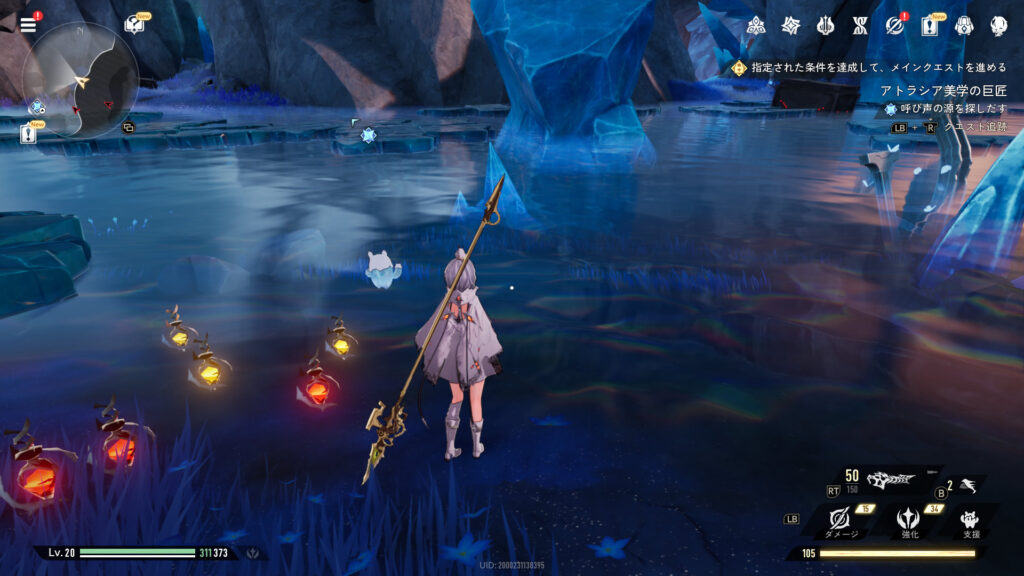Open the hamburger main menu
1024x576 pixels.
coord(28,25)
